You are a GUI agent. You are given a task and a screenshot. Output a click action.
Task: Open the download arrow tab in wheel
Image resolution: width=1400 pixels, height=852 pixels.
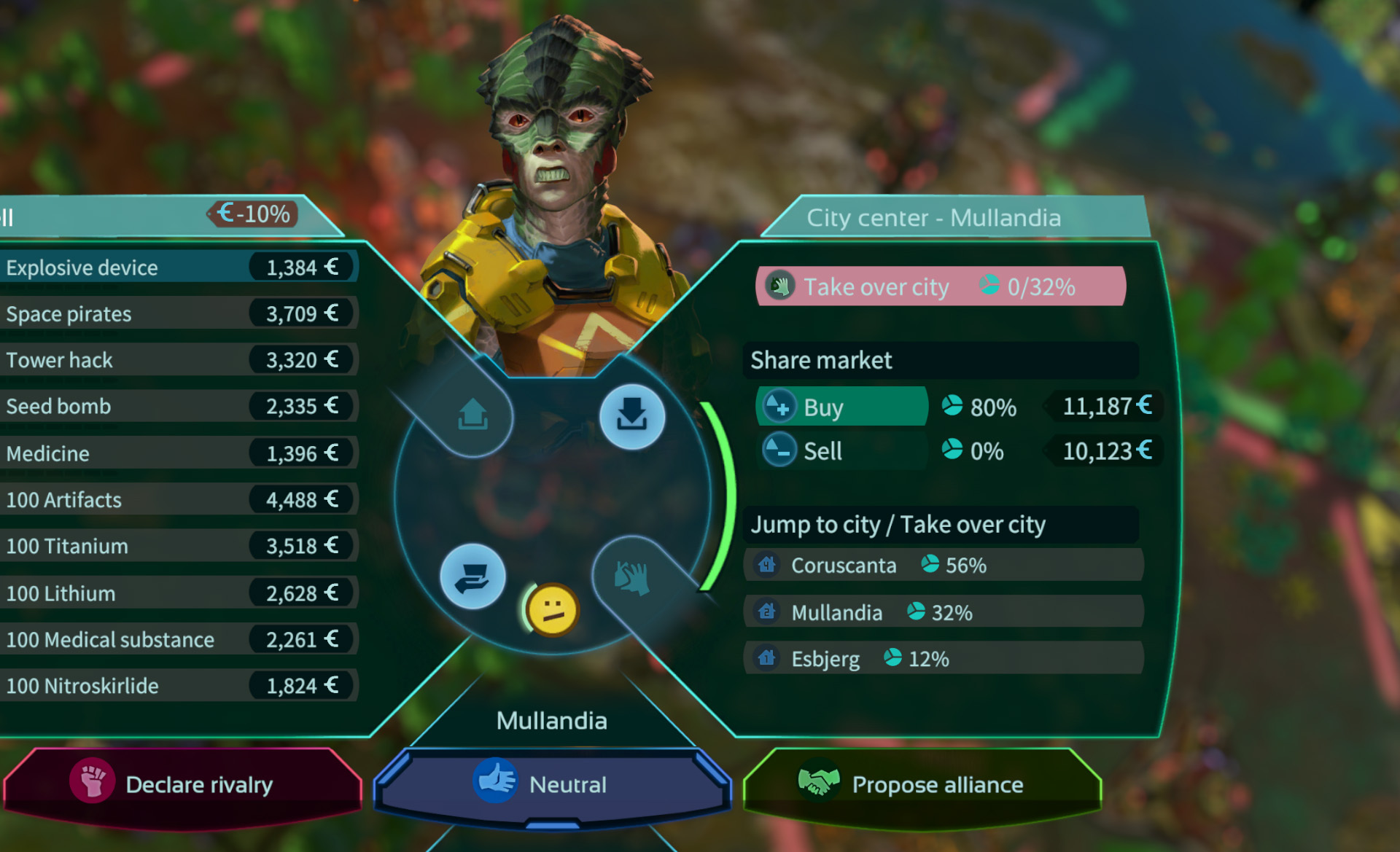631,416
